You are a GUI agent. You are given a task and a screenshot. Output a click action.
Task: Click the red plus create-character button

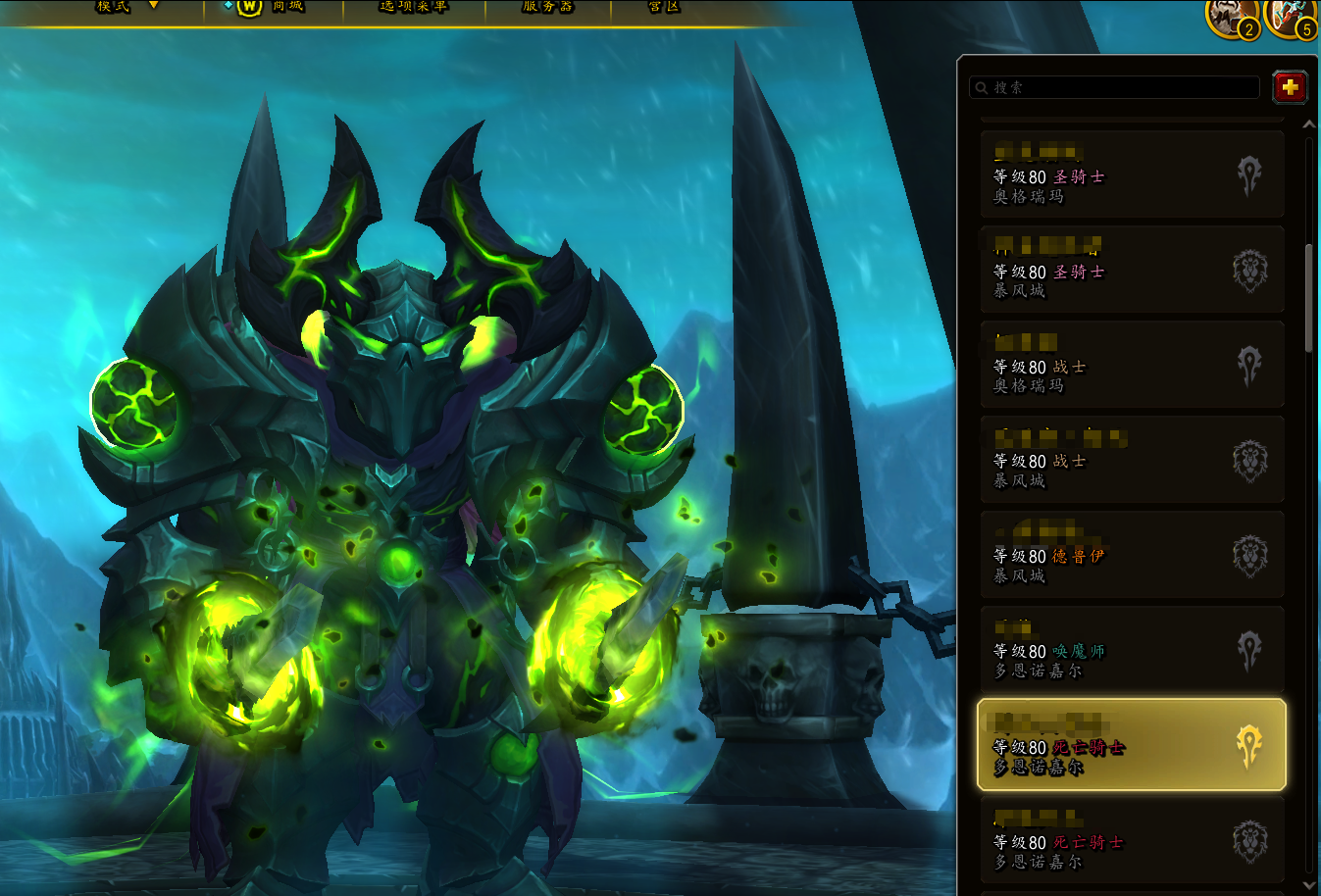[1290, 87]
